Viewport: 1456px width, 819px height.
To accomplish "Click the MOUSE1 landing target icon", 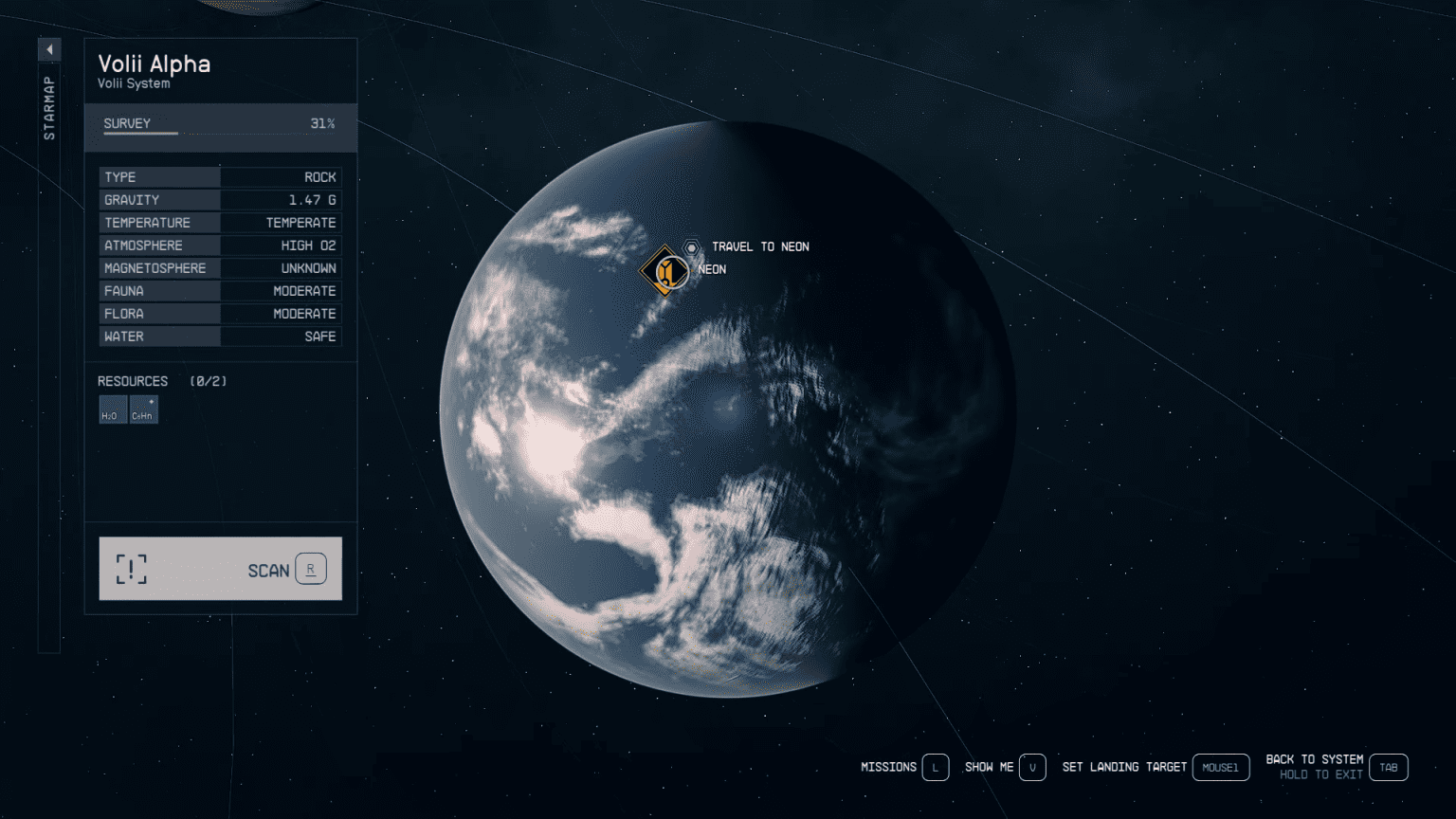I will (1221, 767).
